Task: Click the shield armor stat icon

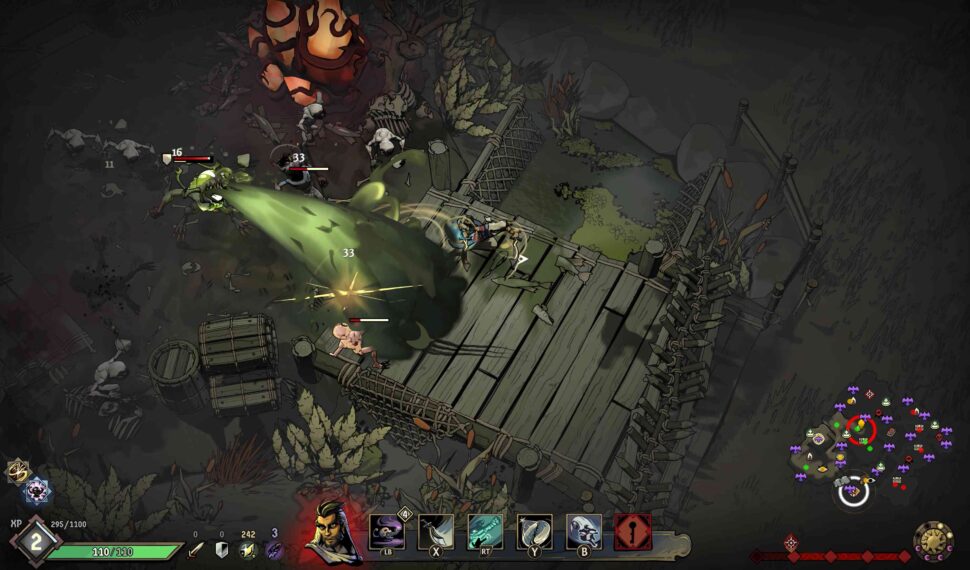Action: coord(222,549)
